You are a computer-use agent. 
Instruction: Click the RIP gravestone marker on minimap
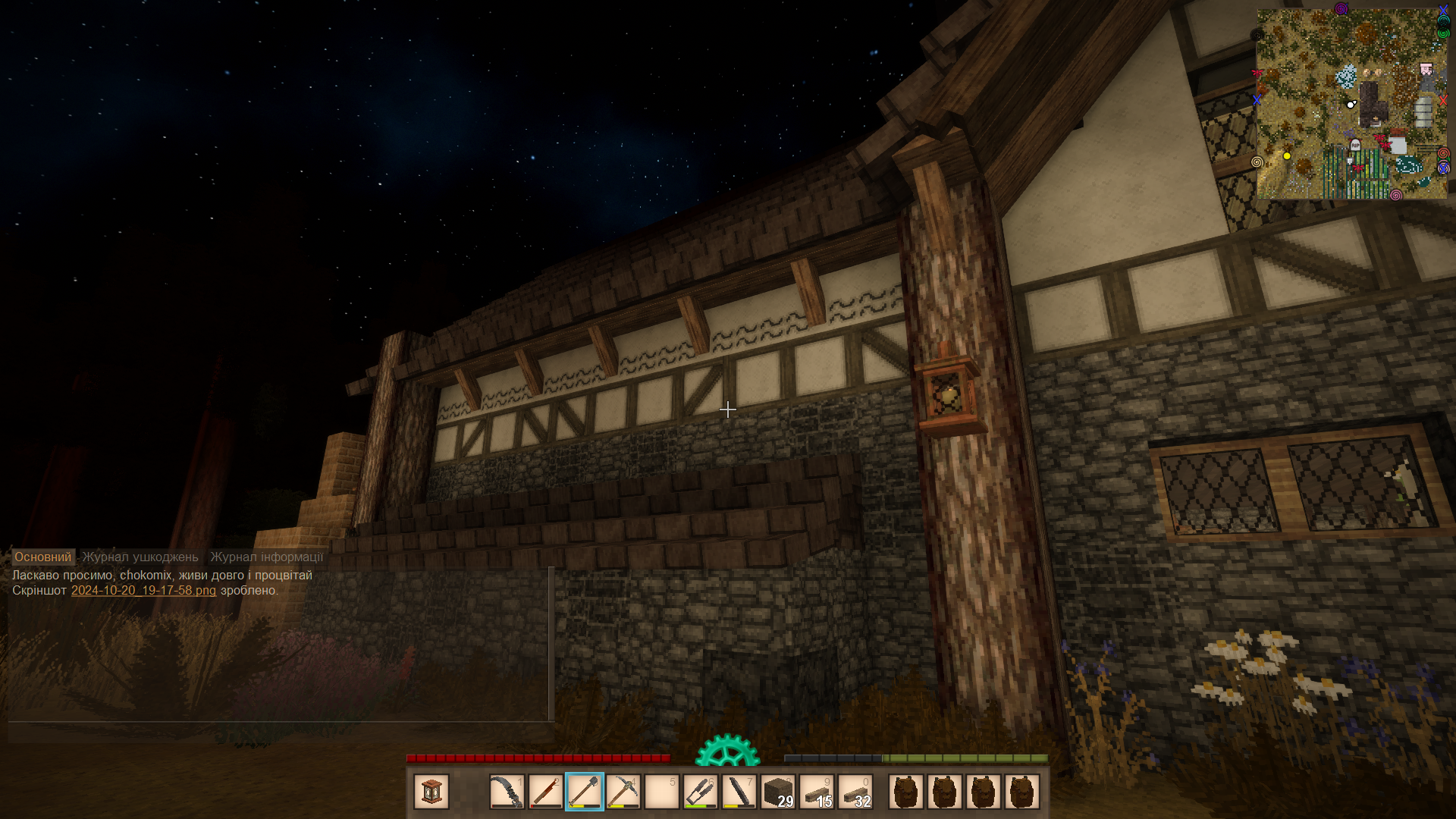1355,145
